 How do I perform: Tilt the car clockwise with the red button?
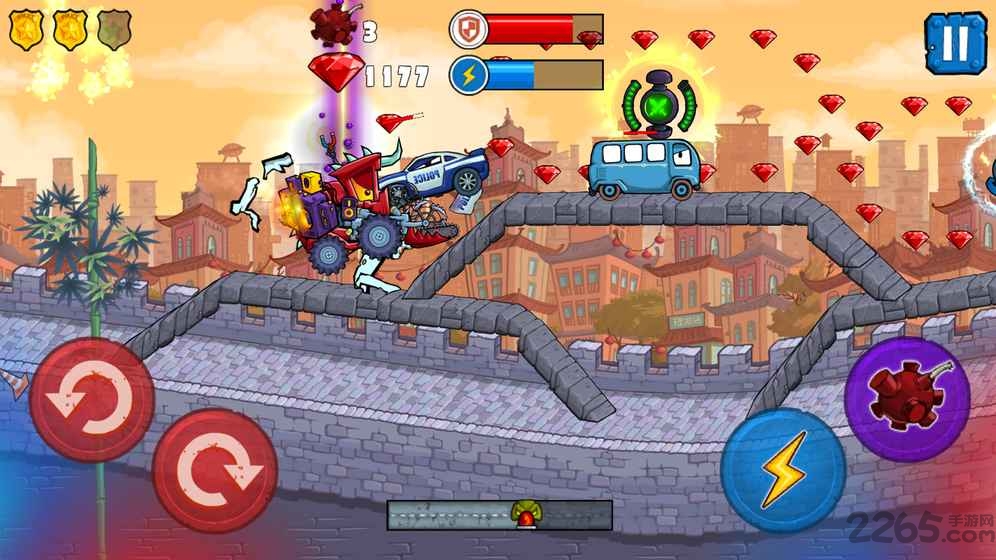214,470
